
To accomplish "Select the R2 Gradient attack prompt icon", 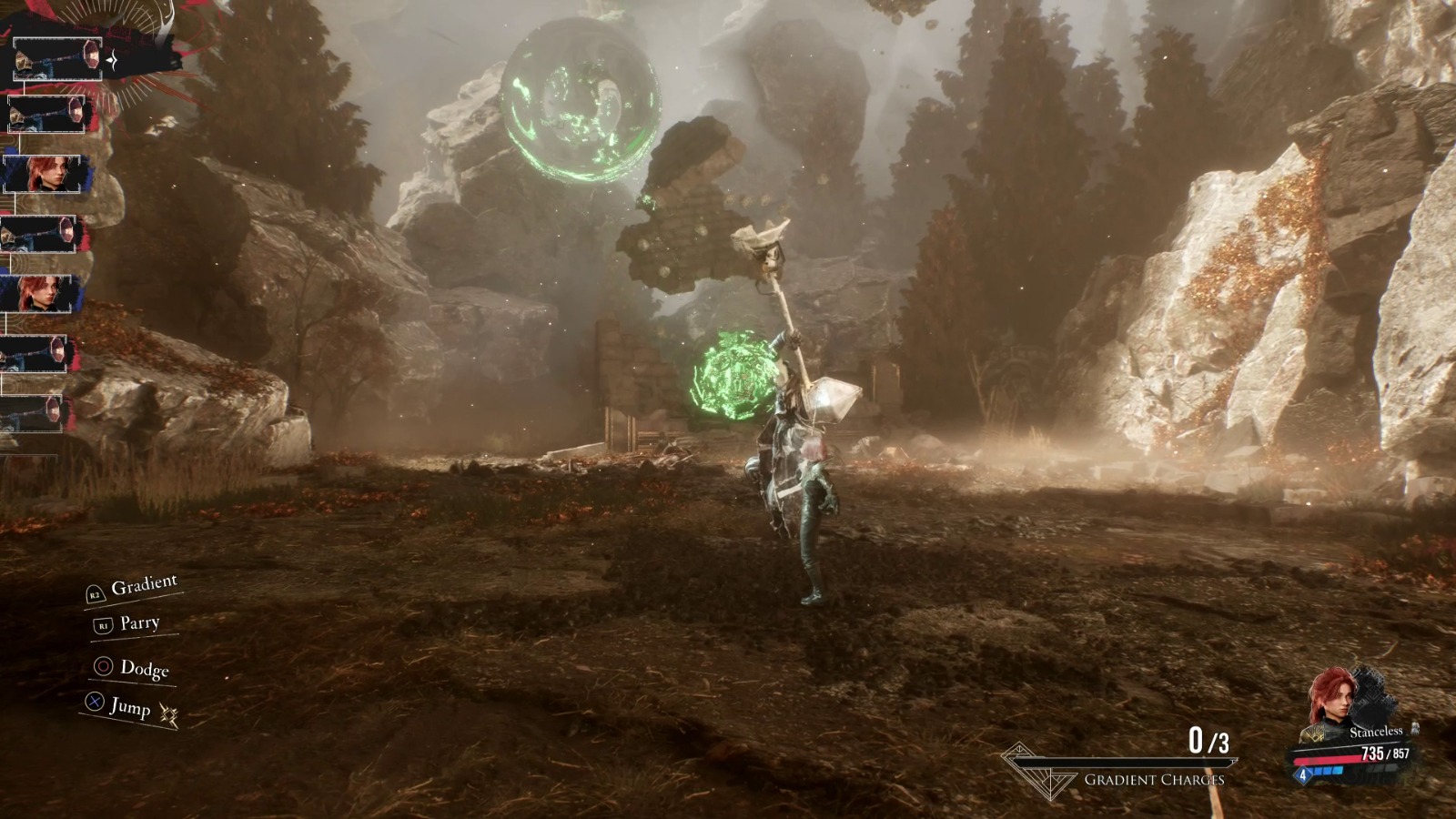I will click(96, 595).
